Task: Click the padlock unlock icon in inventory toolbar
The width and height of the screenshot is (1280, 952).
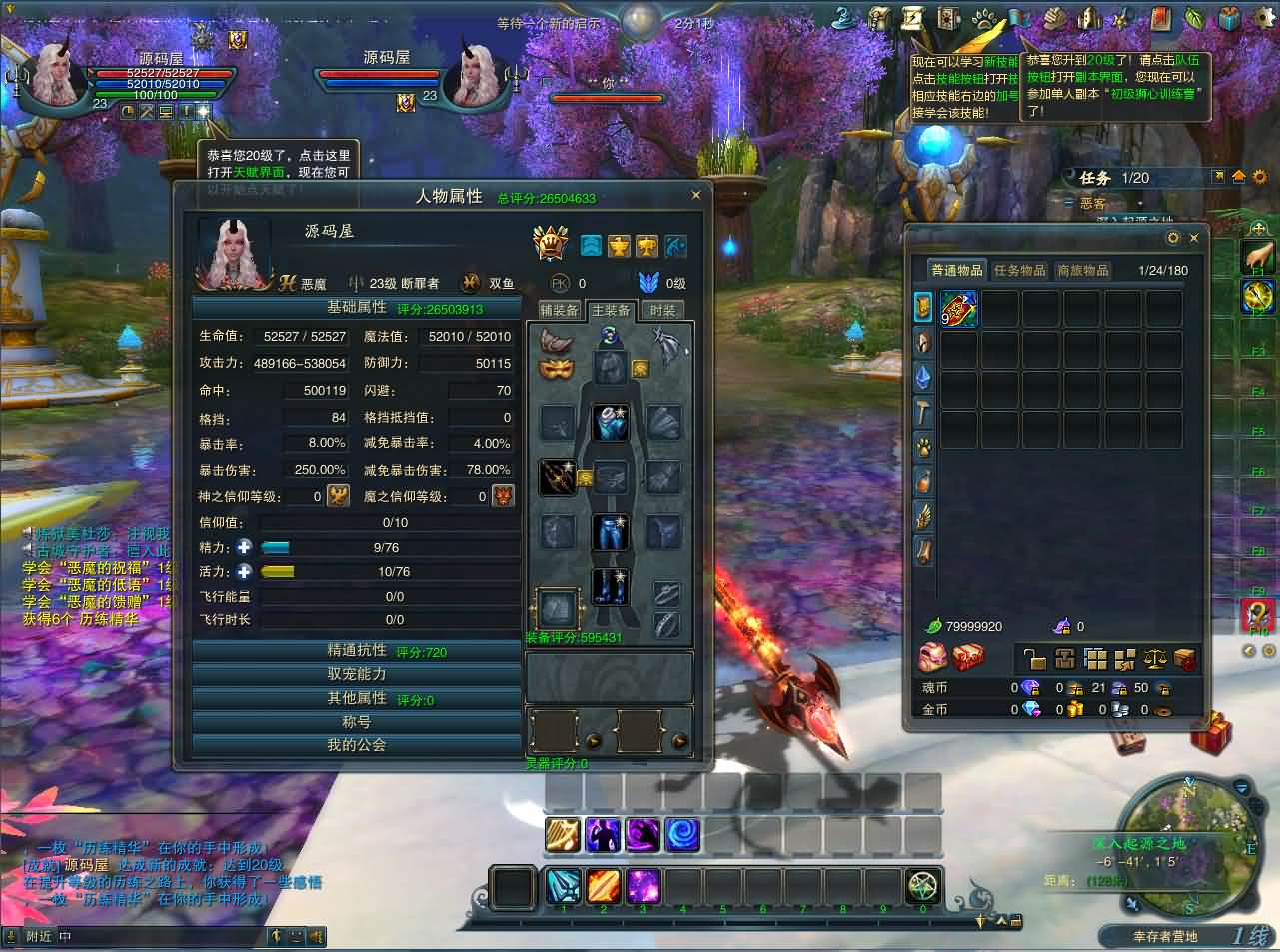Action: [1035, 658]
